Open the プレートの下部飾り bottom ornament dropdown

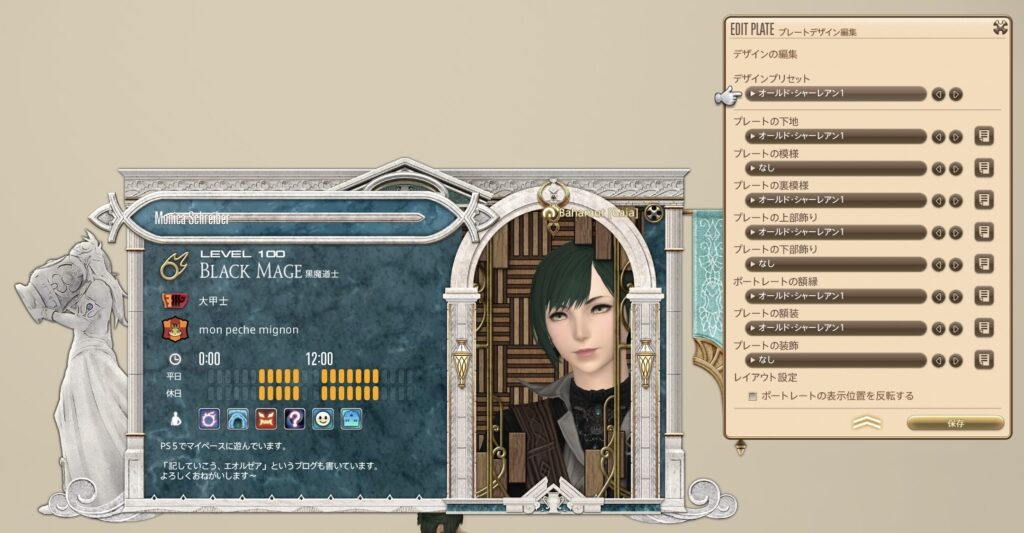[837, 264]
